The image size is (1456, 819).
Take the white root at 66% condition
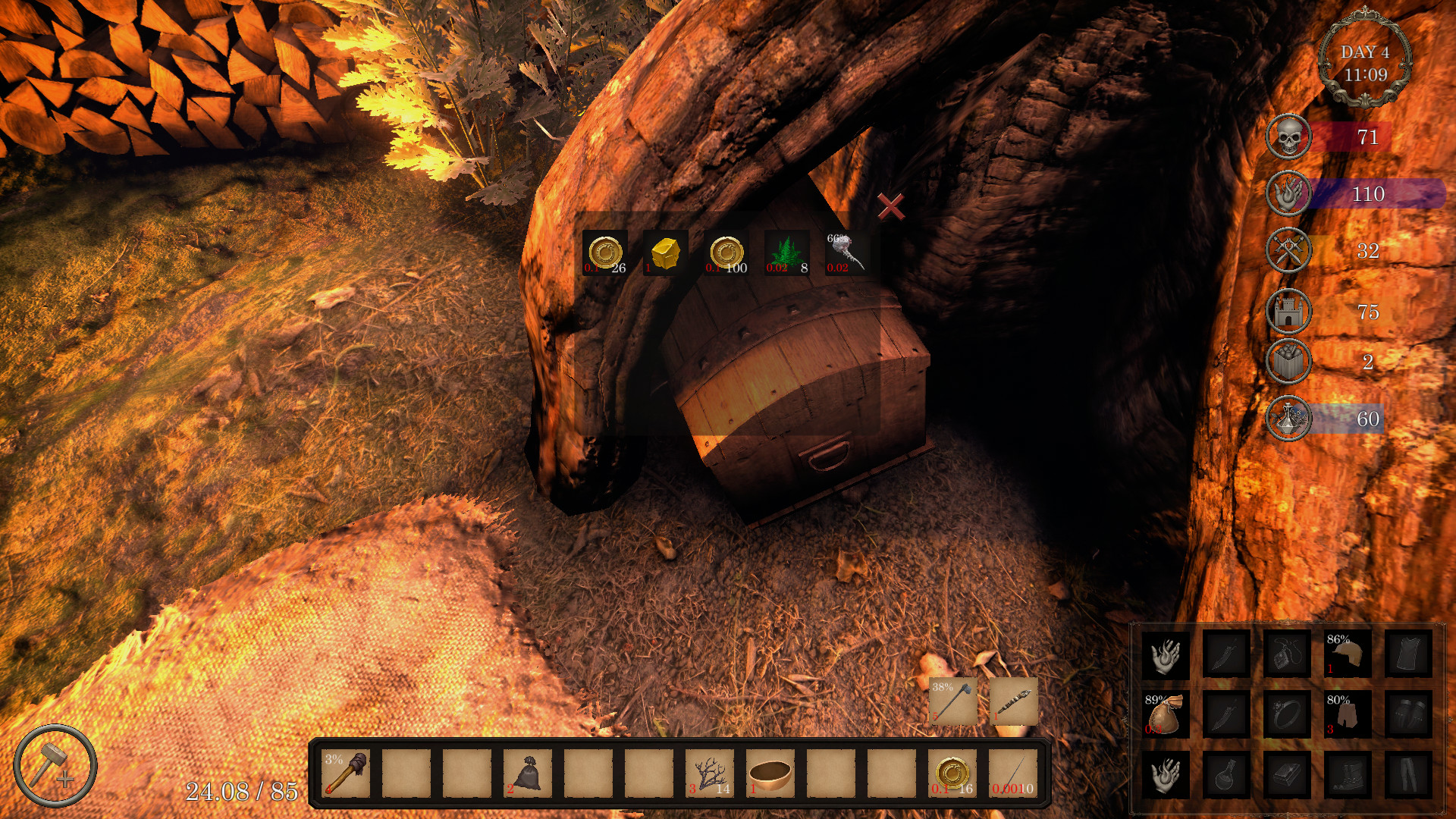(845, 251)
